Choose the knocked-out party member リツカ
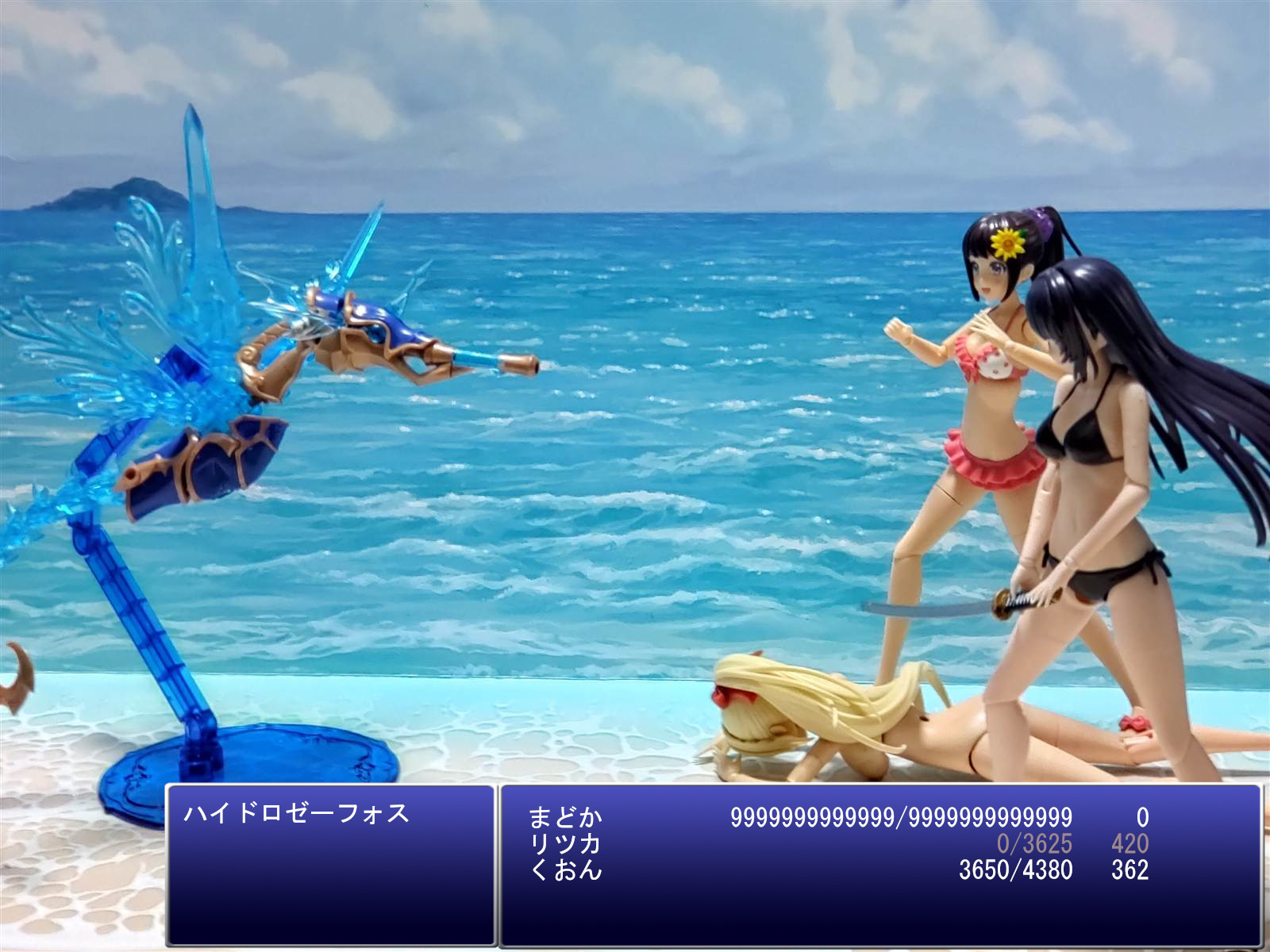The image size is (1270, 952). 565,843
